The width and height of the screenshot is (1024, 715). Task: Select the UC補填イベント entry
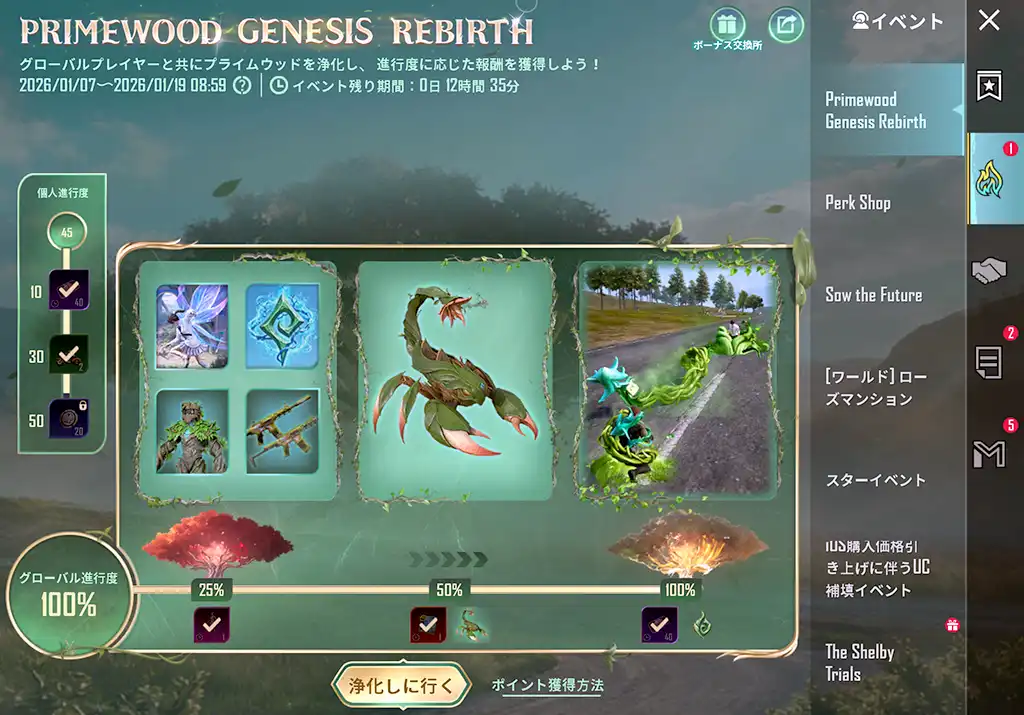coord(877,567)
